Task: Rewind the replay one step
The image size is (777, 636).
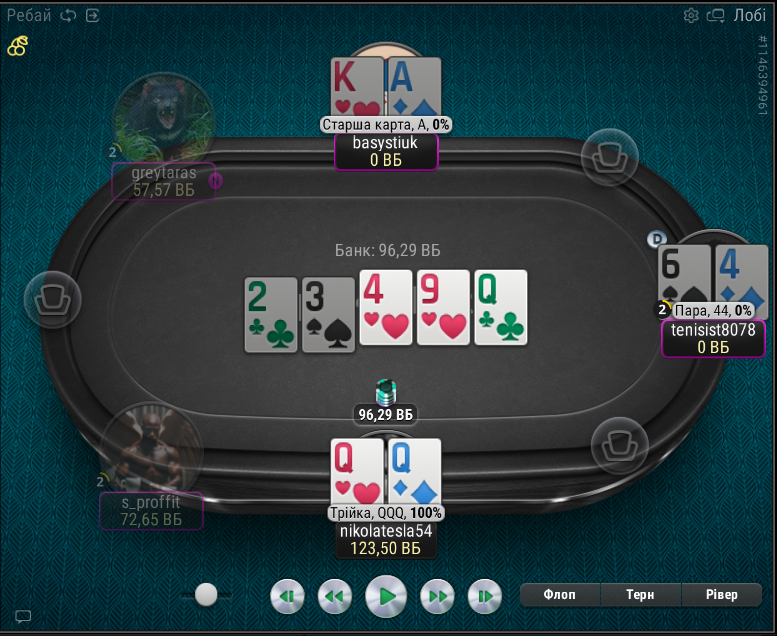Action: 335,597
